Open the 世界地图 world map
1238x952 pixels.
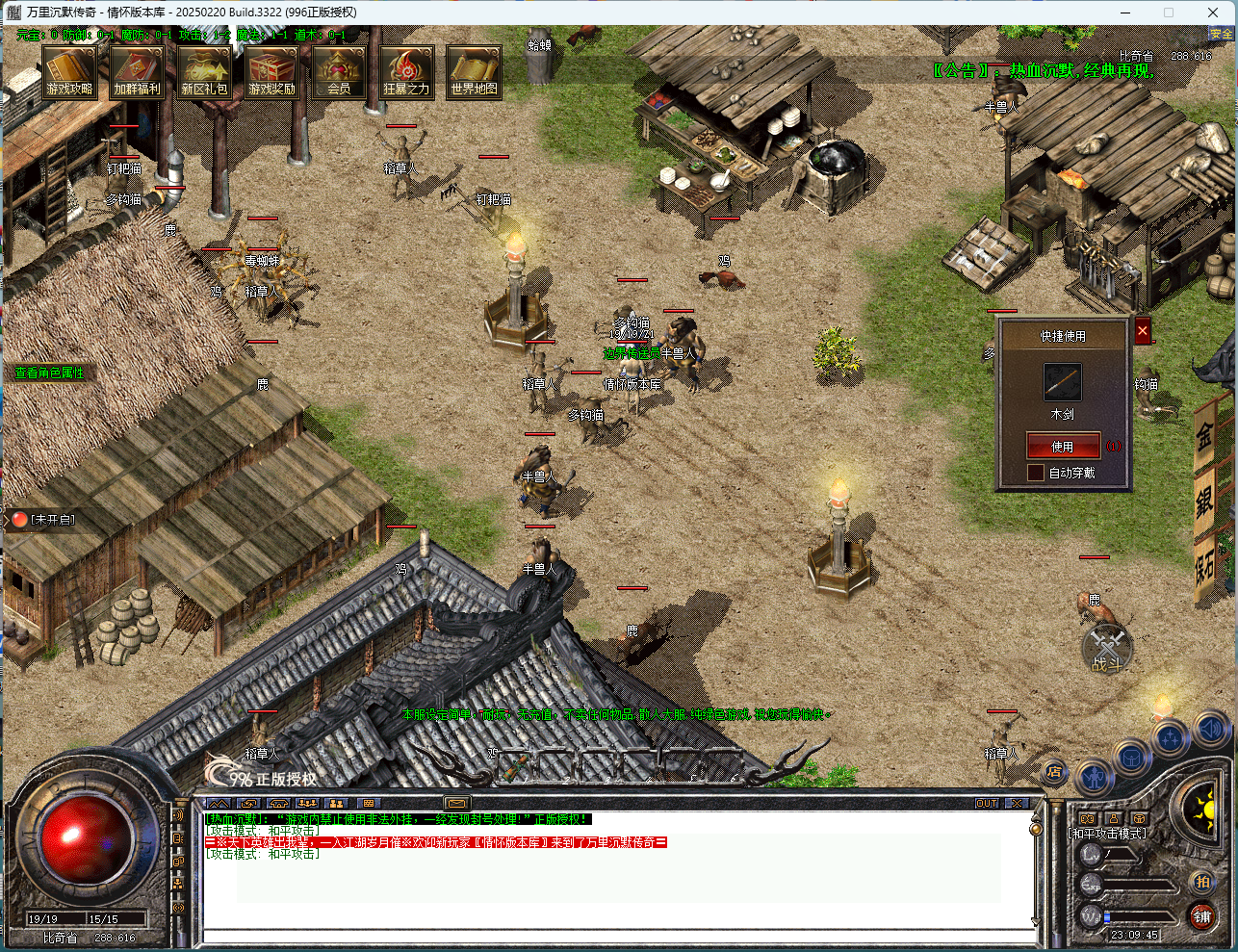[x=474, y=71]
